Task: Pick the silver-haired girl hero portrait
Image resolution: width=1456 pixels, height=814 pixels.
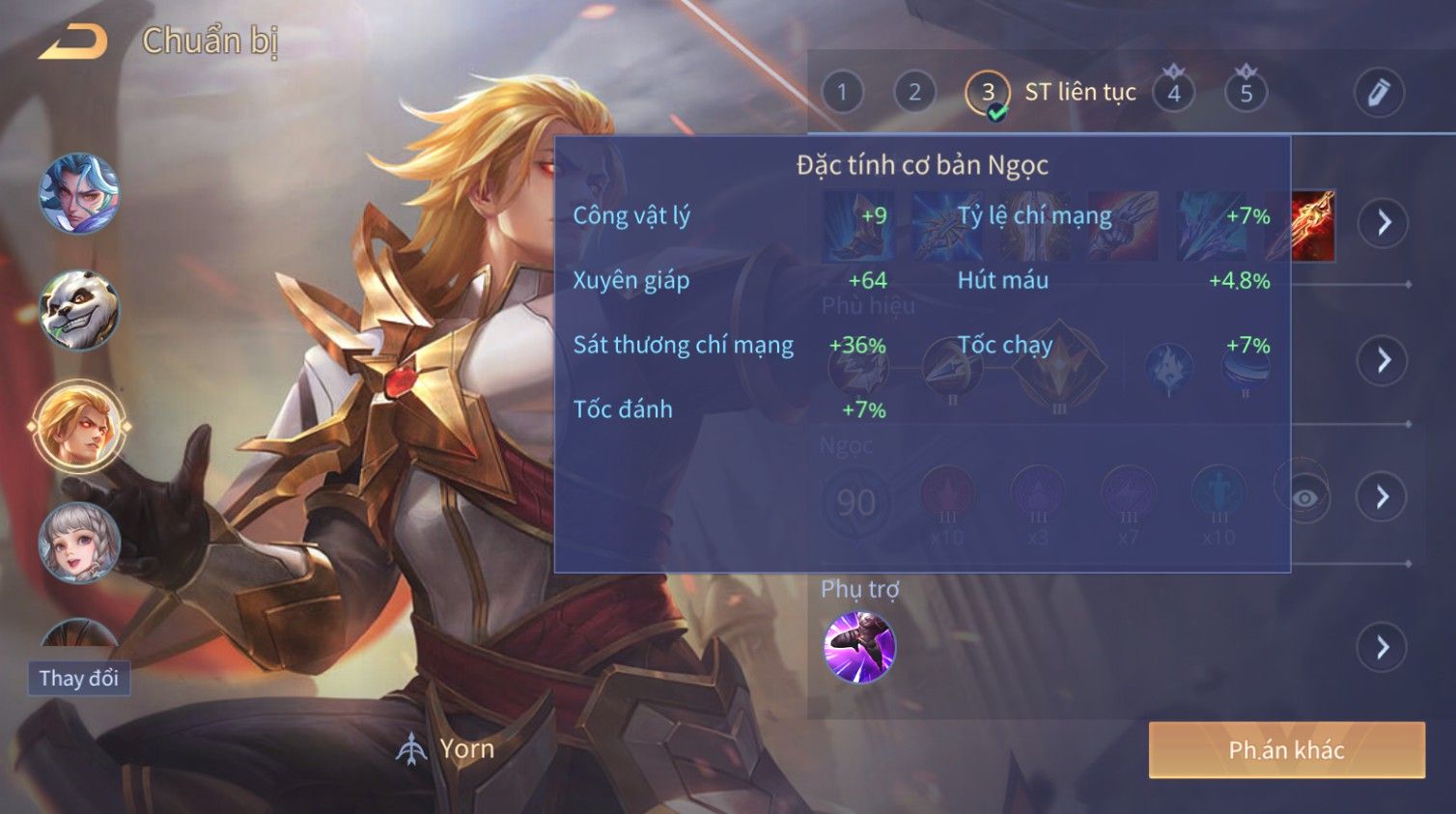Action: click(x=79, y=543)
